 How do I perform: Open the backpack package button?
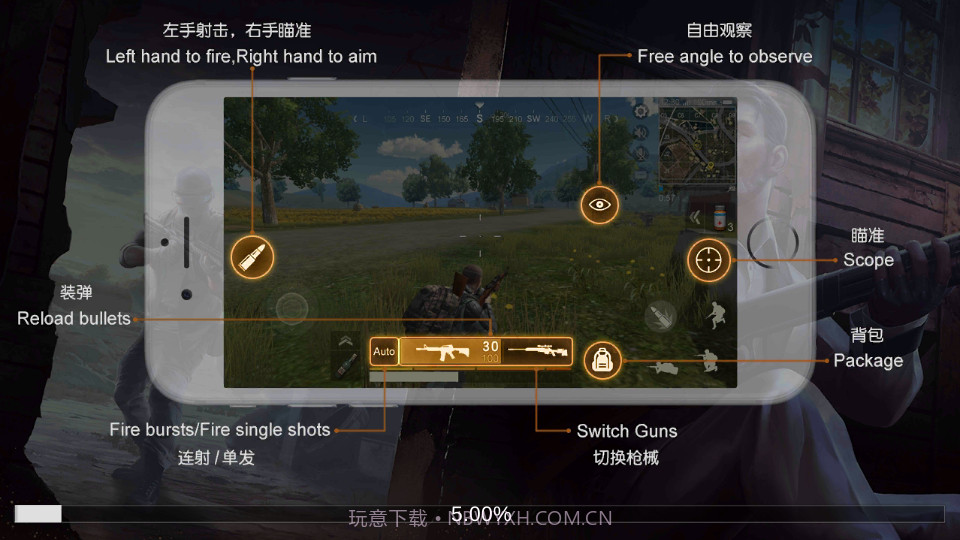click(602, 360)
